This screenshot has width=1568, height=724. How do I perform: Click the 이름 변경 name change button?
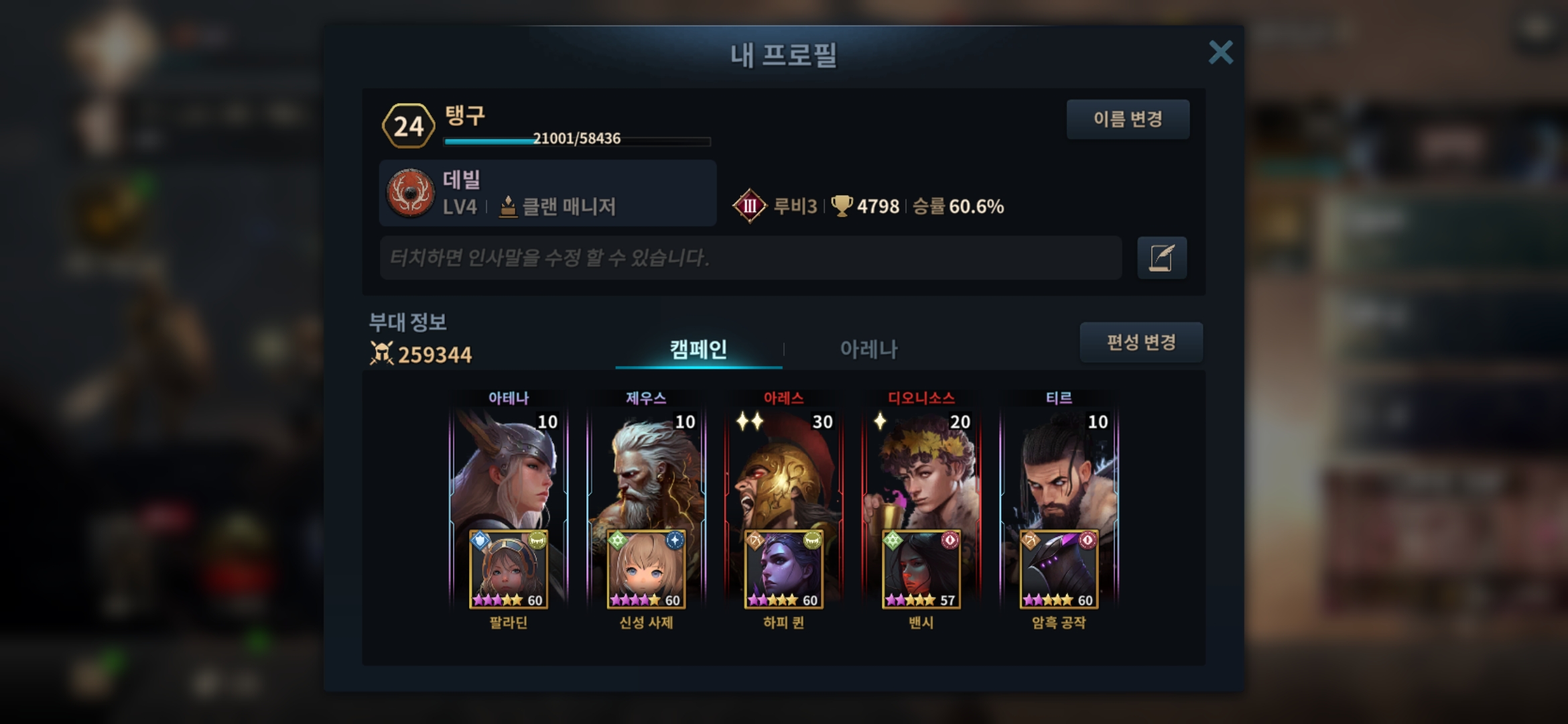coord(1128,119)
